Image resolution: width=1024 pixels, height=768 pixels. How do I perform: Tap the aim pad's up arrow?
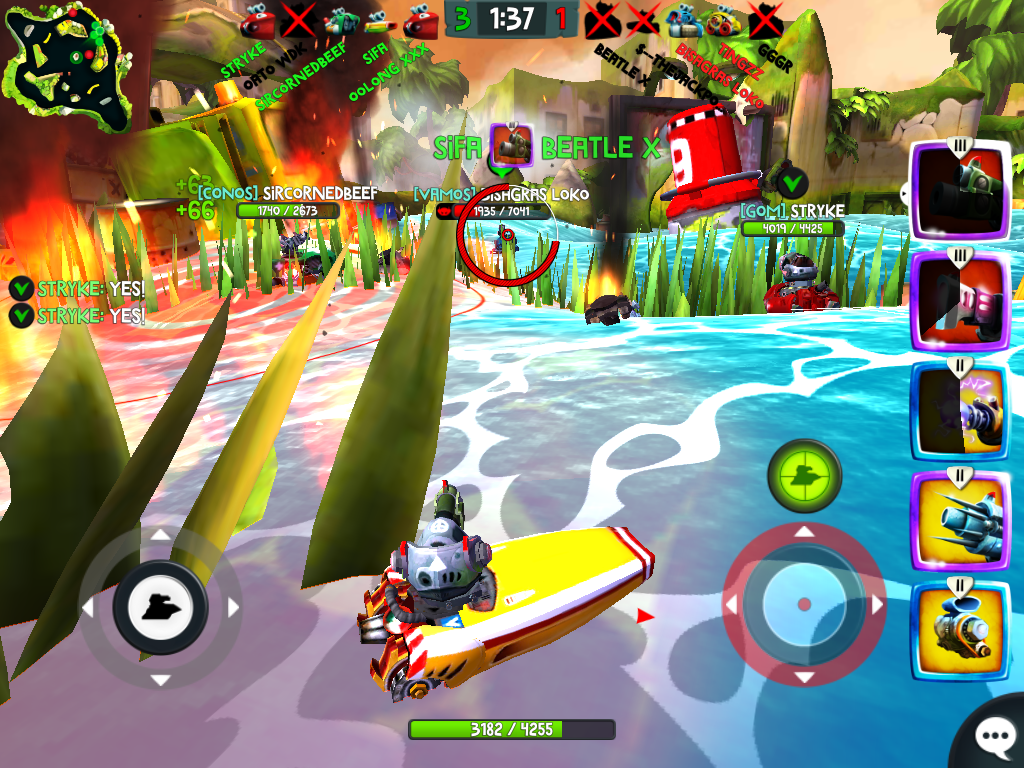click(803, 531)
